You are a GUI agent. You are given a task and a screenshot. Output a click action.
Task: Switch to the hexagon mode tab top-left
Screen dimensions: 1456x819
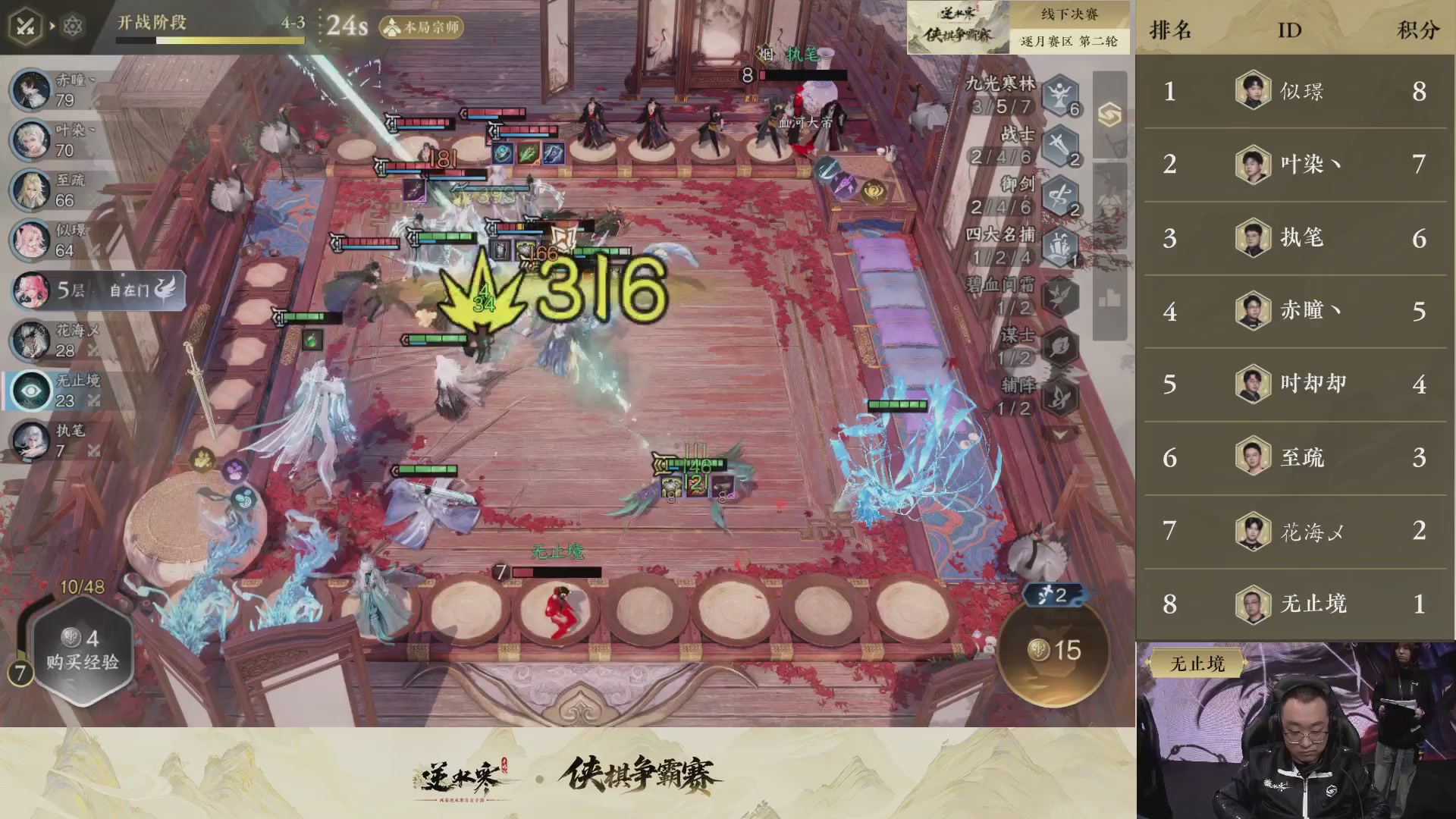(71, 24)
